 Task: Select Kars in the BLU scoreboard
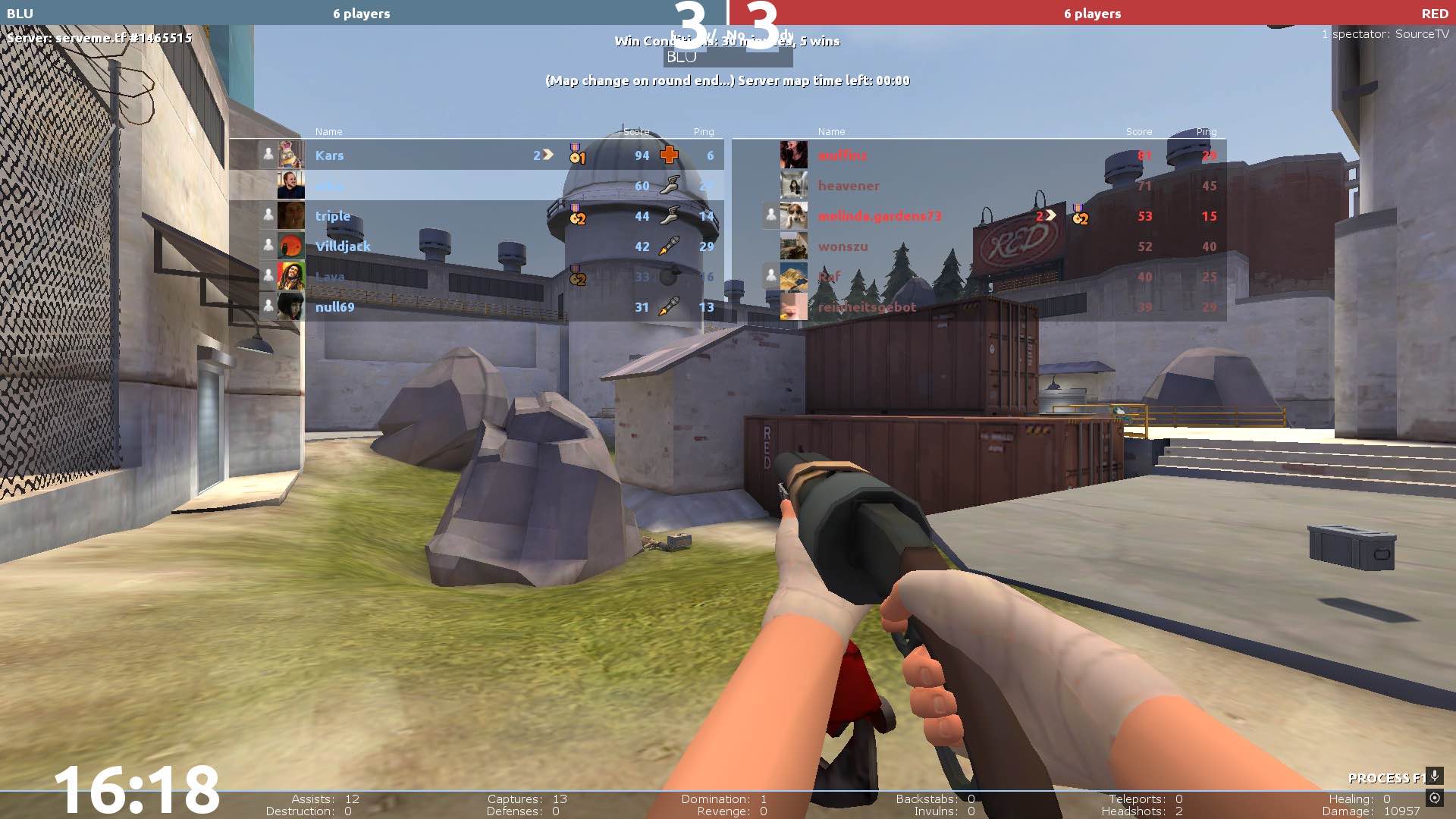click(x=329, y=155)
